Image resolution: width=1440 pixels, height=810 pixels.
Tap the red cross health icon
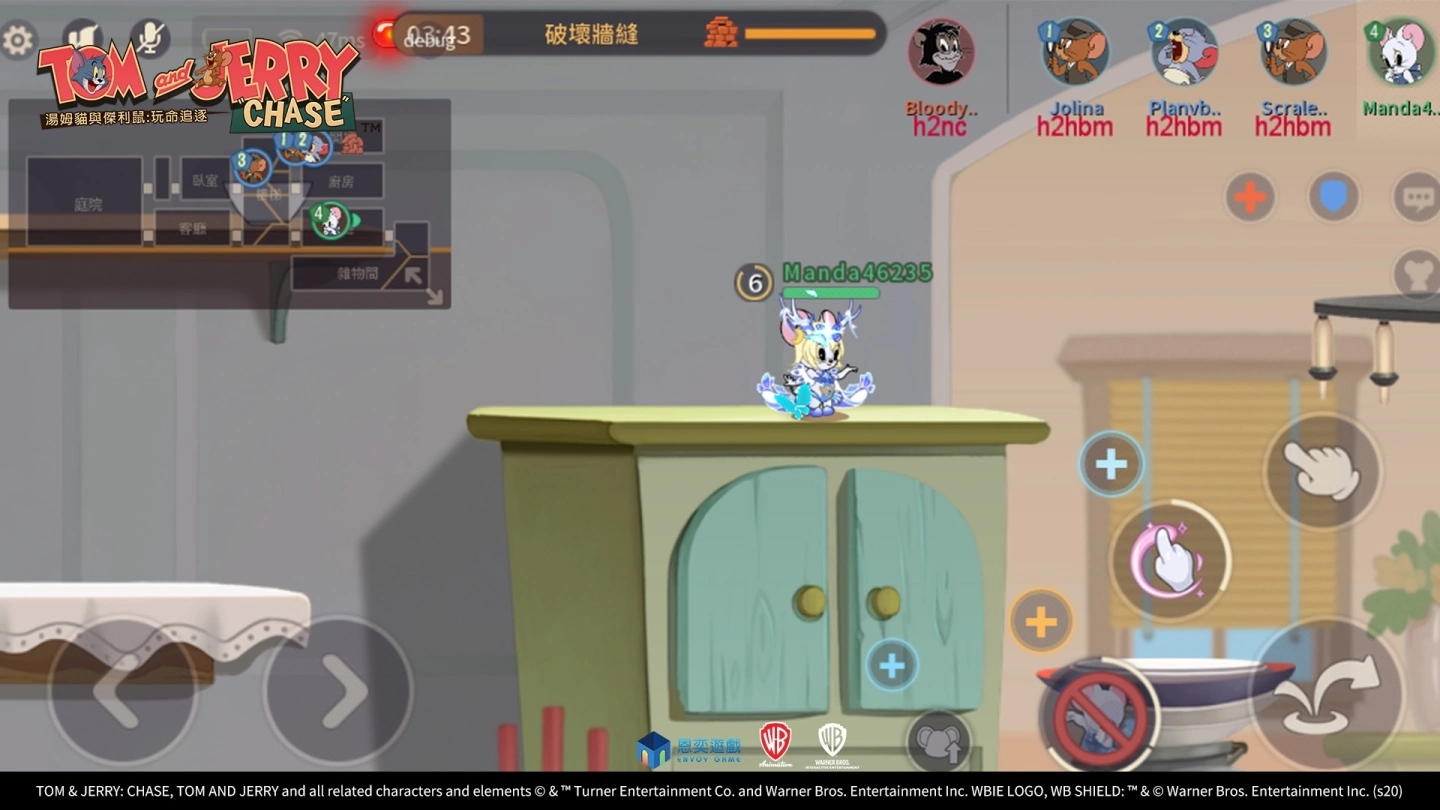pos(1248,197)
